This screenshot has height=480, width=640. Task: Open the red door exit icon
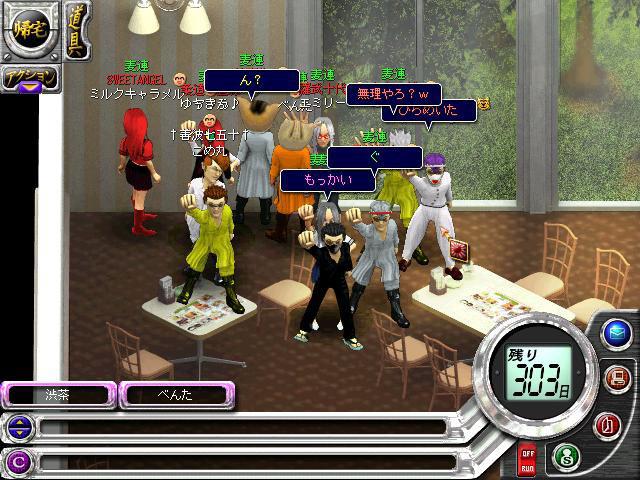coord(606,425)
